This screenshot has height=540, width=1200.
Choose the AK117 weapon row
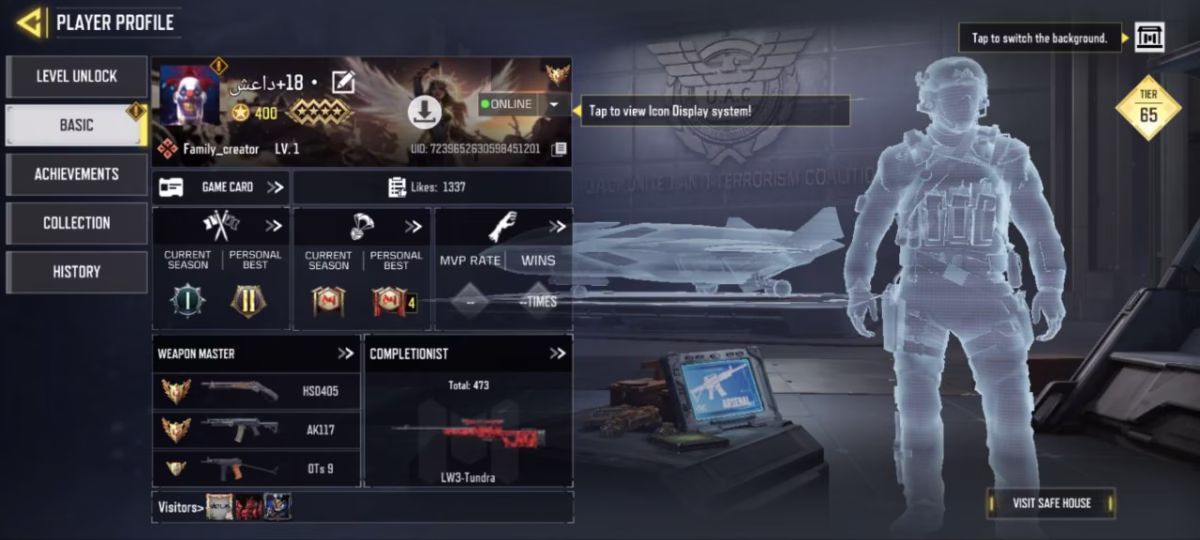[x=256, y=430]
